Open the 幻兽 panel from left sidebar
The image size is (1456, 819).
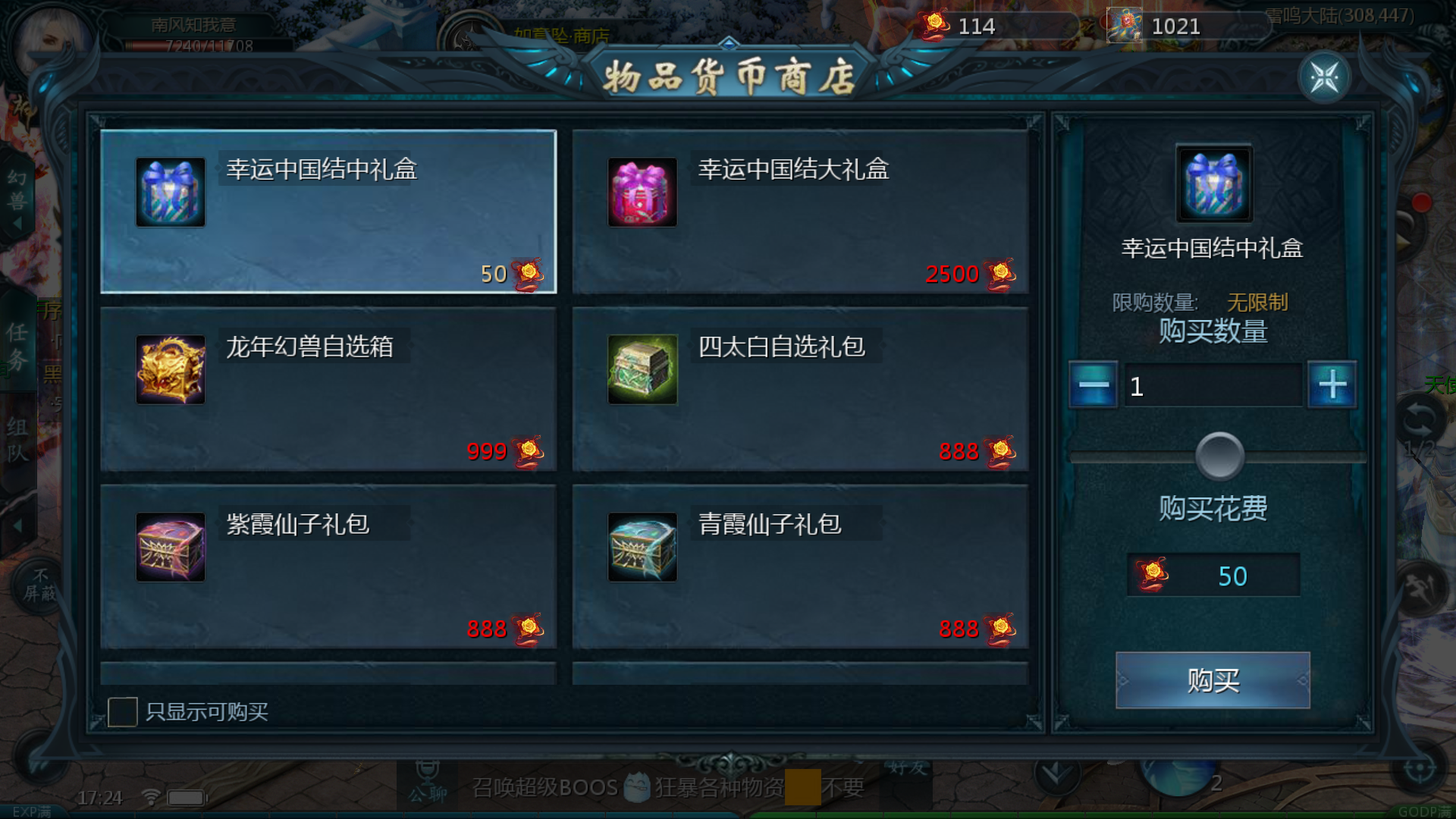(x=17, y=190)
